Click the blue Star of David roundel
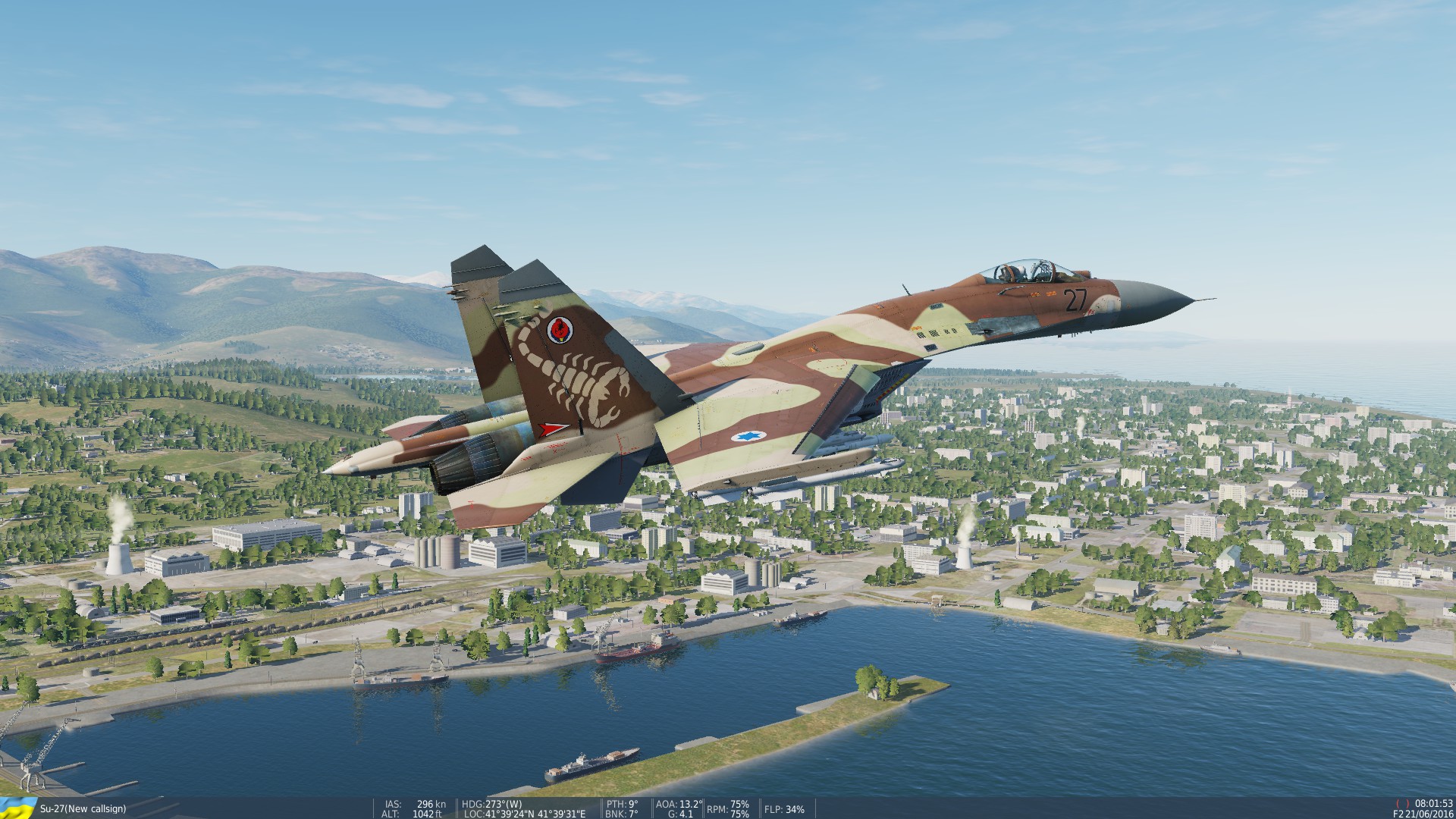 coord(747,438)
